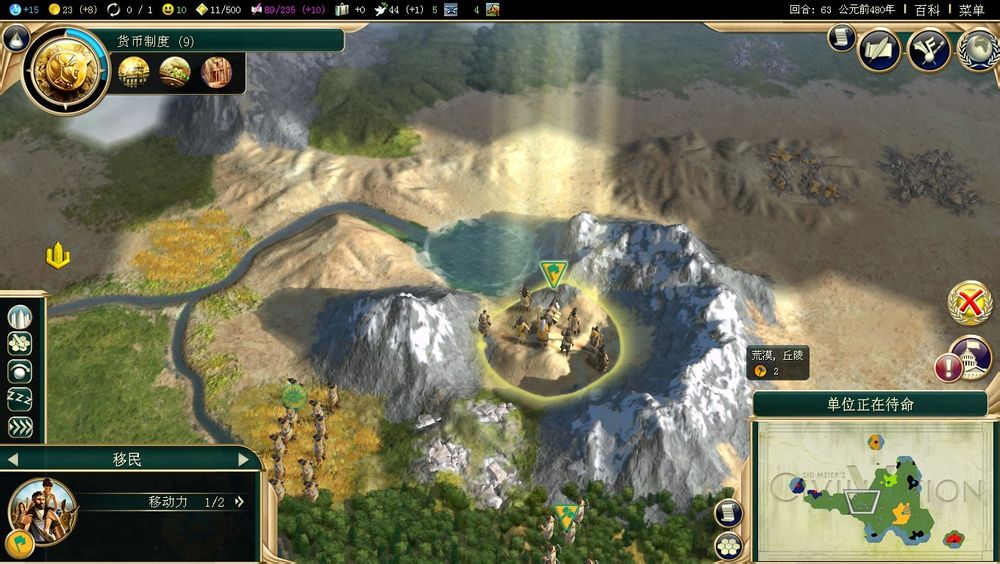Cycle to the previous unit arrow
Image resolution: width=1000 pixels, height=564 pixels.
(14, 459)
